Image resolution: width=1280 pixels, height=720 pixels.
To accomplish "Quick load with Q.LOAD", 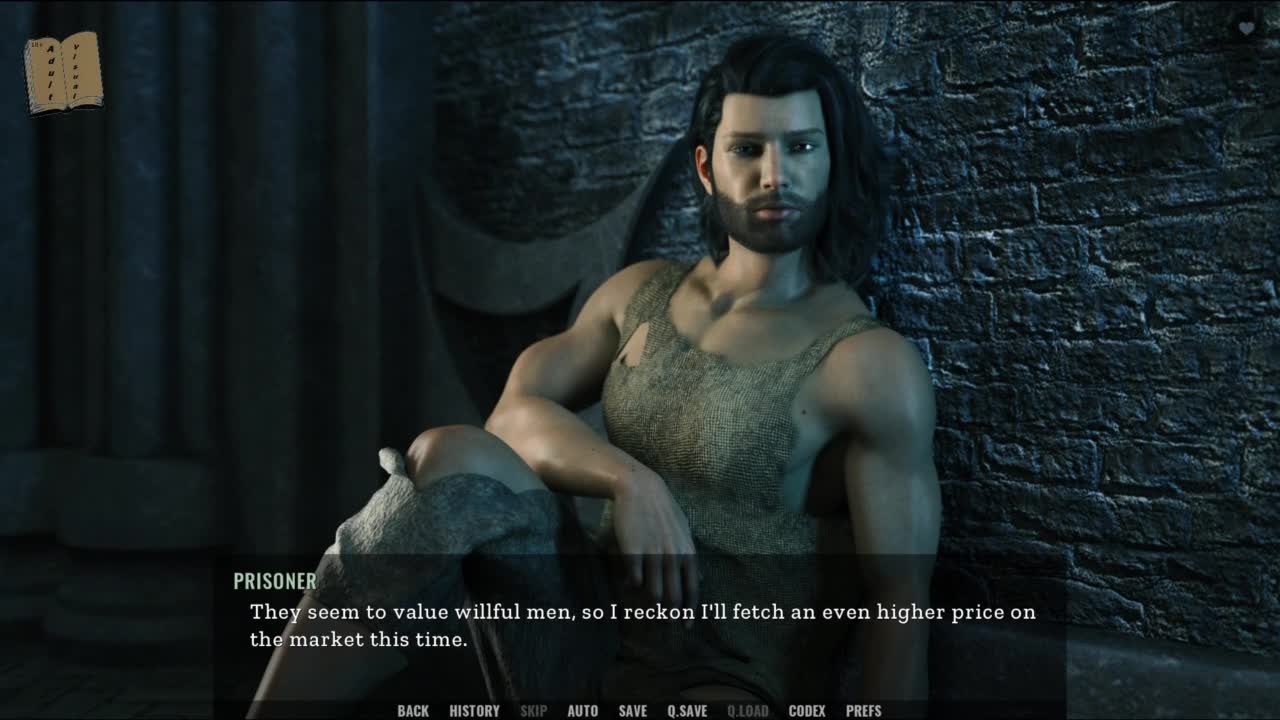I will (x=748, y=711).
